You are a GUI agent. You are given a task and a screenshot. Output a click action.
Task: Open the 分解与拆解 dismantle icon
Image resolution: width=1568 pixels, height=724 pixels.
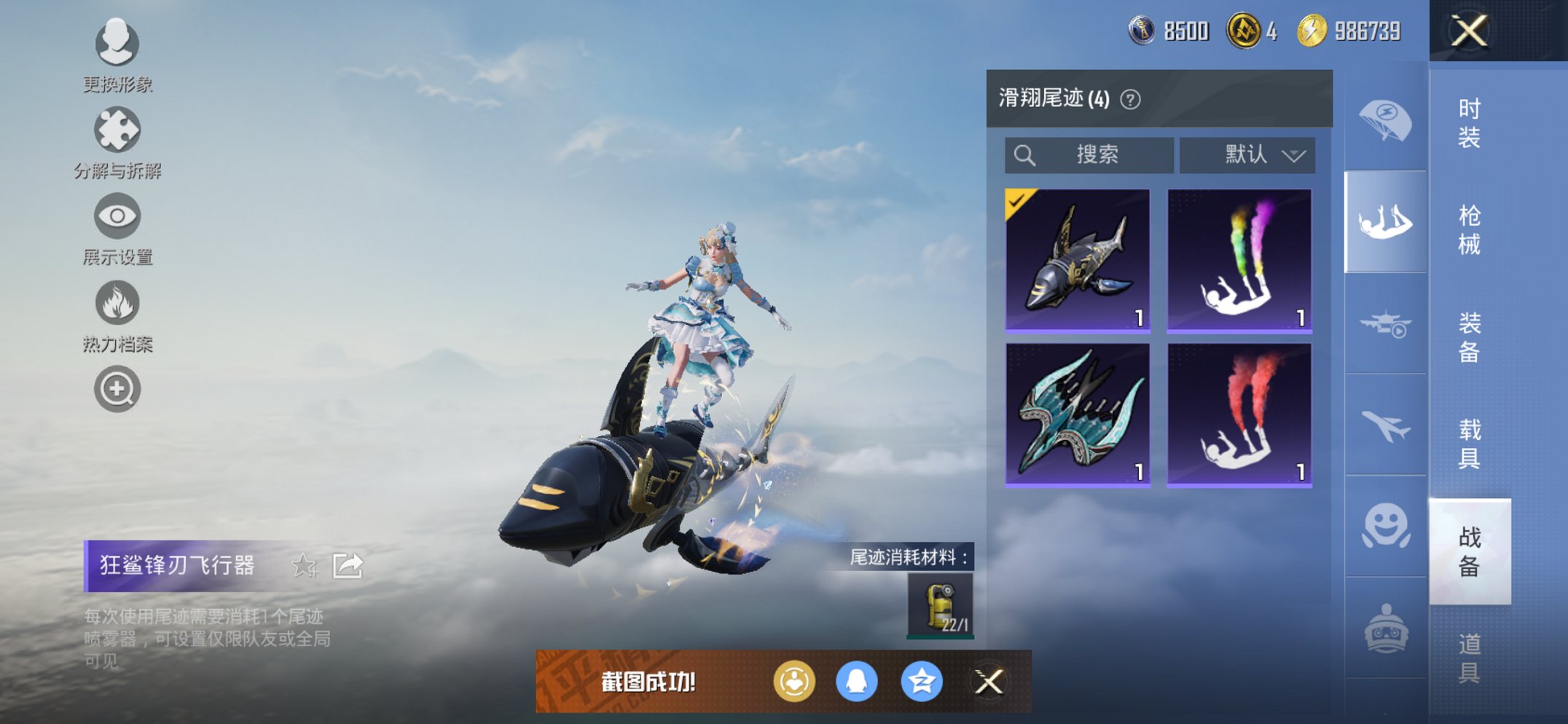[x=117, y=131]
